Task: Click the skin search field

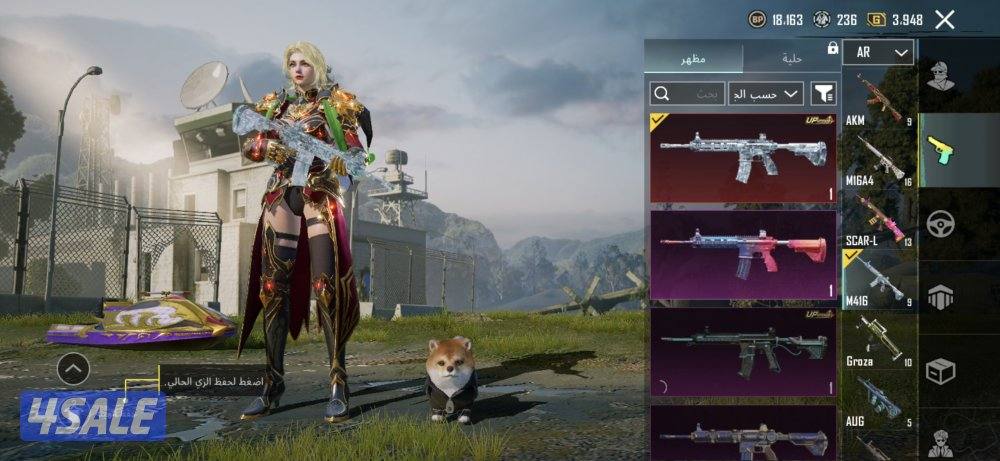Action: coord(687,94)
